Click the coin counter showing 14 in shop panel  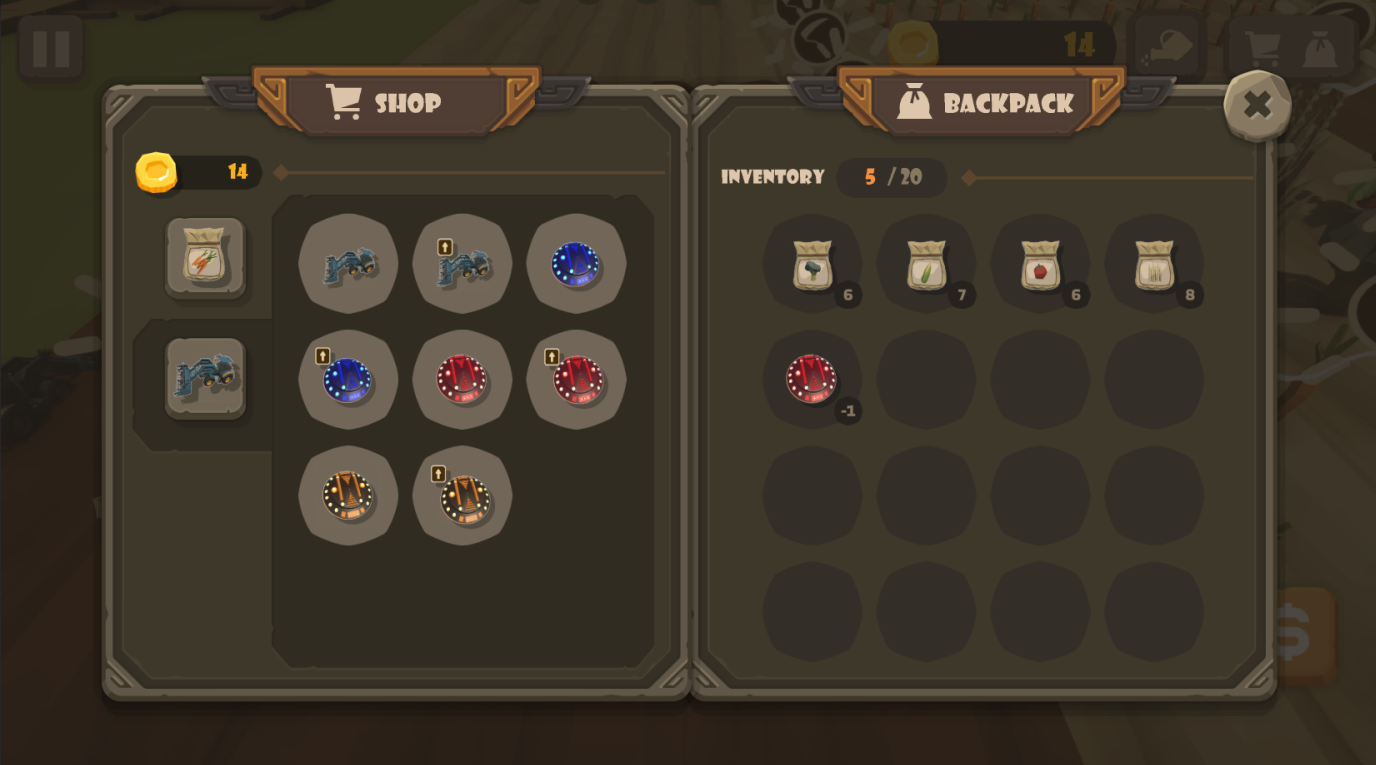click(x=198, y=171)
